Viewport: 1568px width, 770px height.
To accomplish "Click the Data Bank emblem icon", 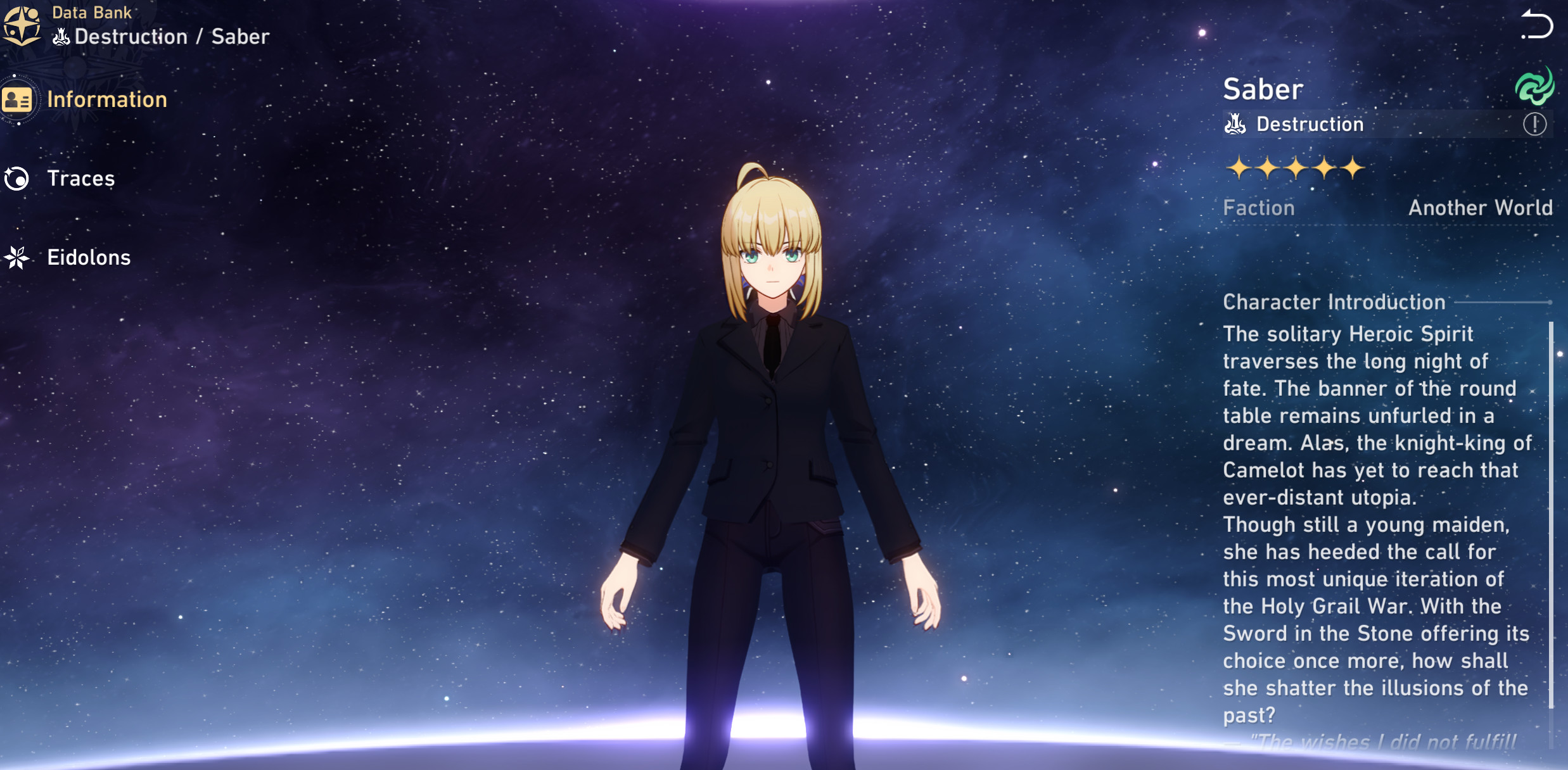I will (21, 26).
